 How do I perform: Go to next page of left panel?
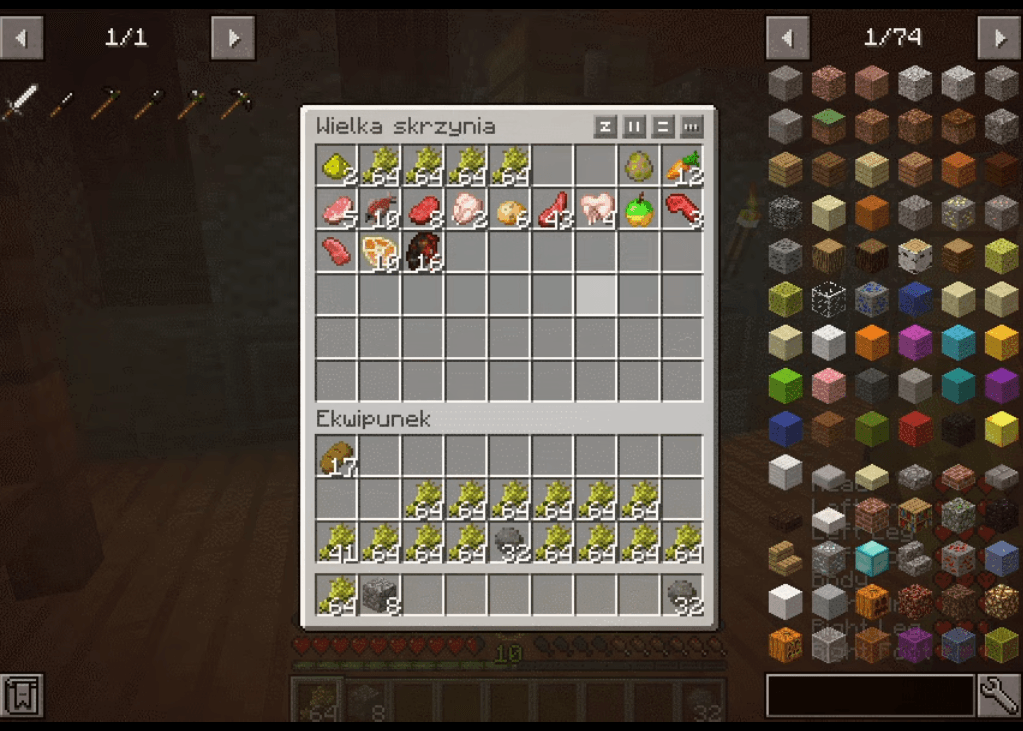click(232, 38)
